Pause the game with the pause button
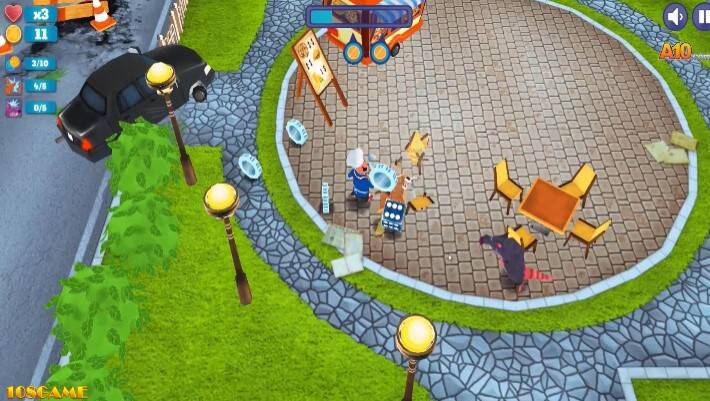The width and height of the screenshot is (710, 401). 703,16
